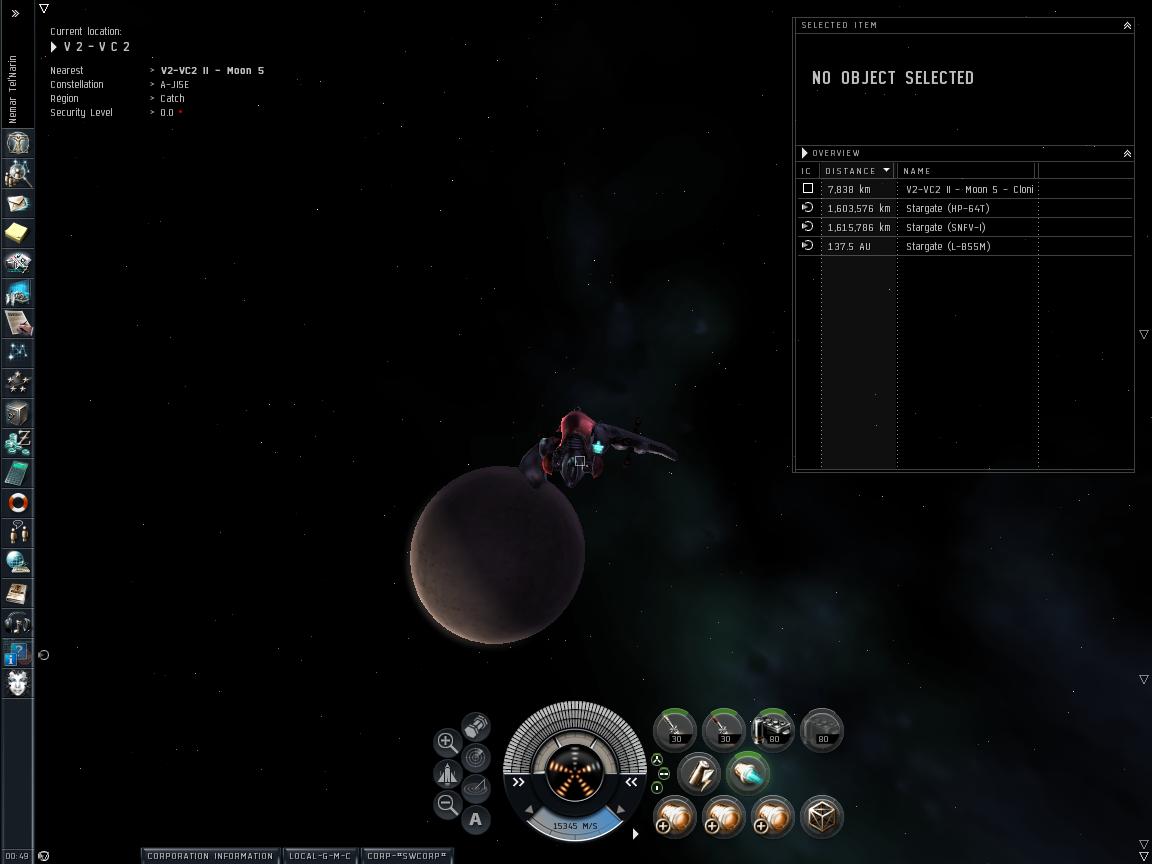Collapse the Selected Item panel

tap(1127, 25)
